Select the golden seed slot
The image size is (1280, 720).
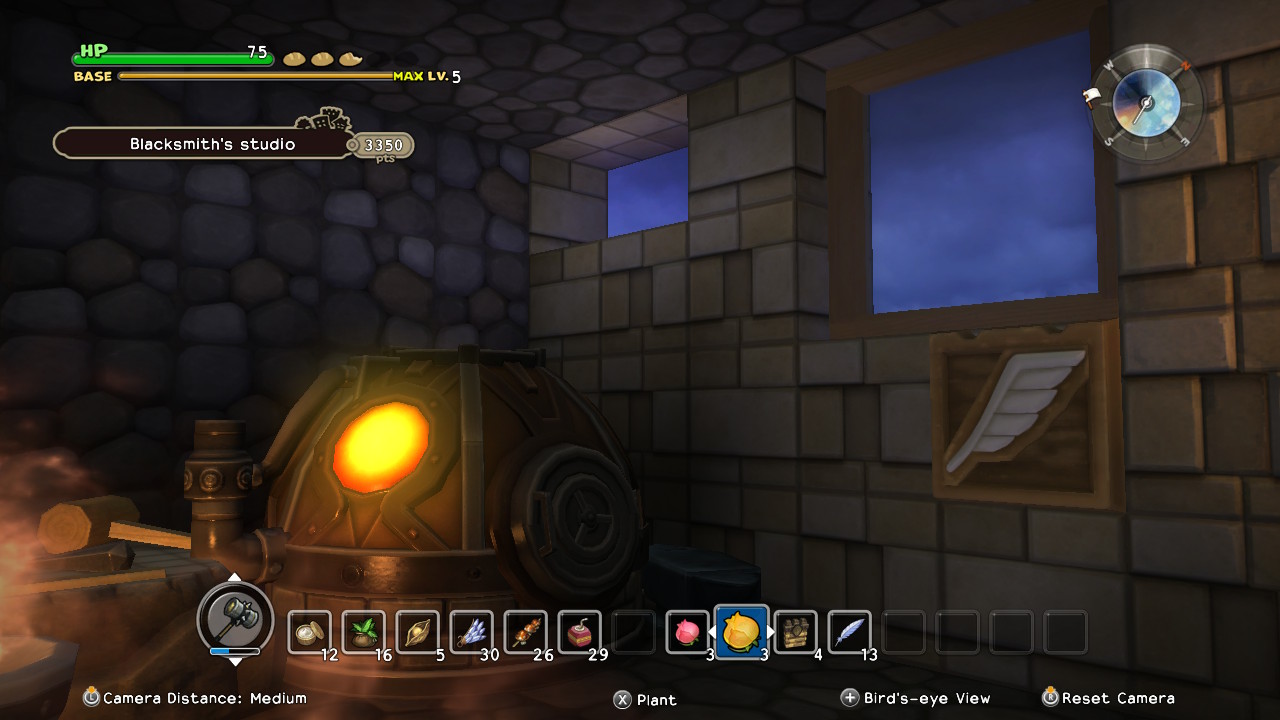click(418, 632)
